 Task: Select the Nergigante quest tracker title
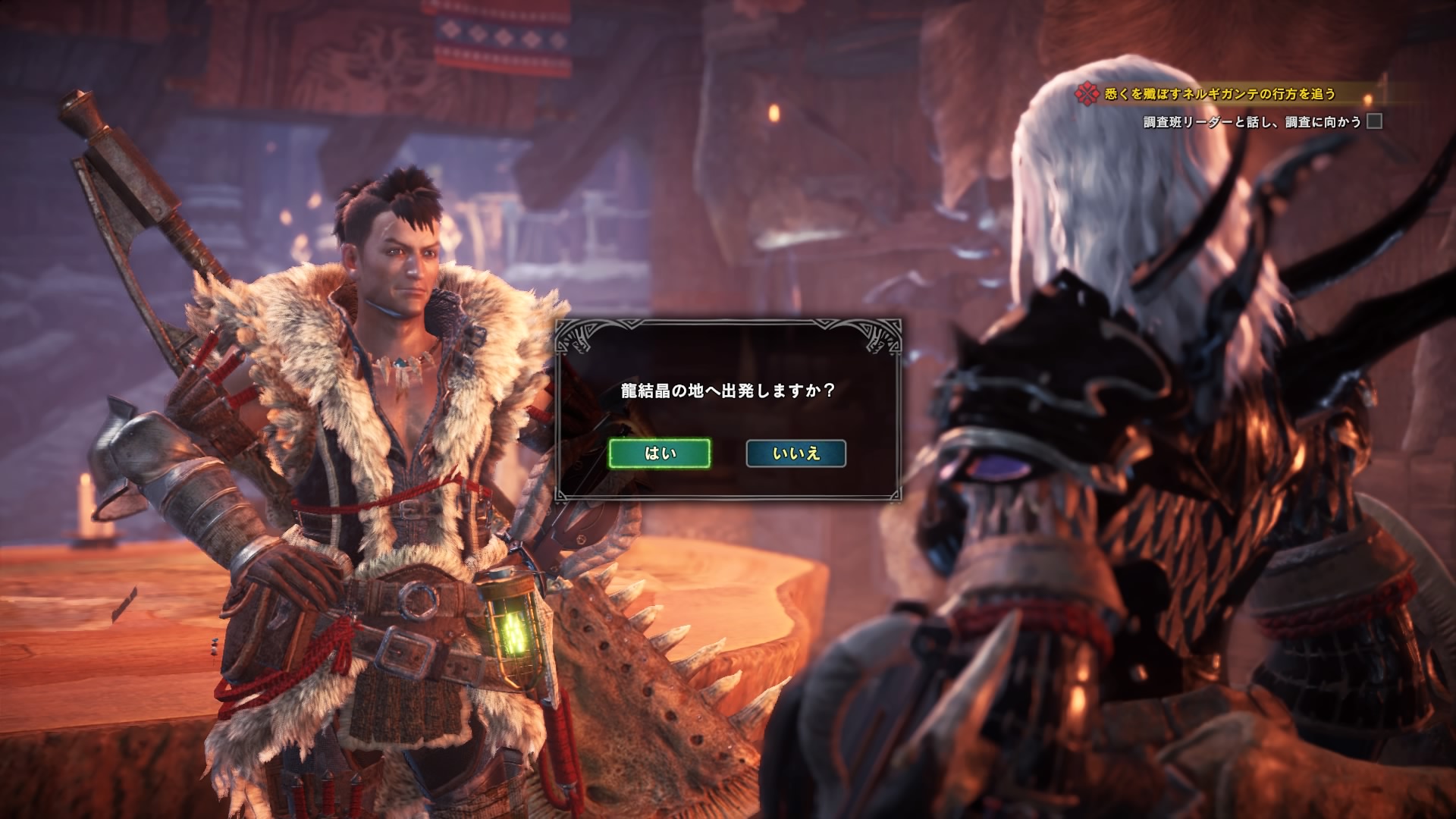pyautogui.click(x=1219, y=94)
